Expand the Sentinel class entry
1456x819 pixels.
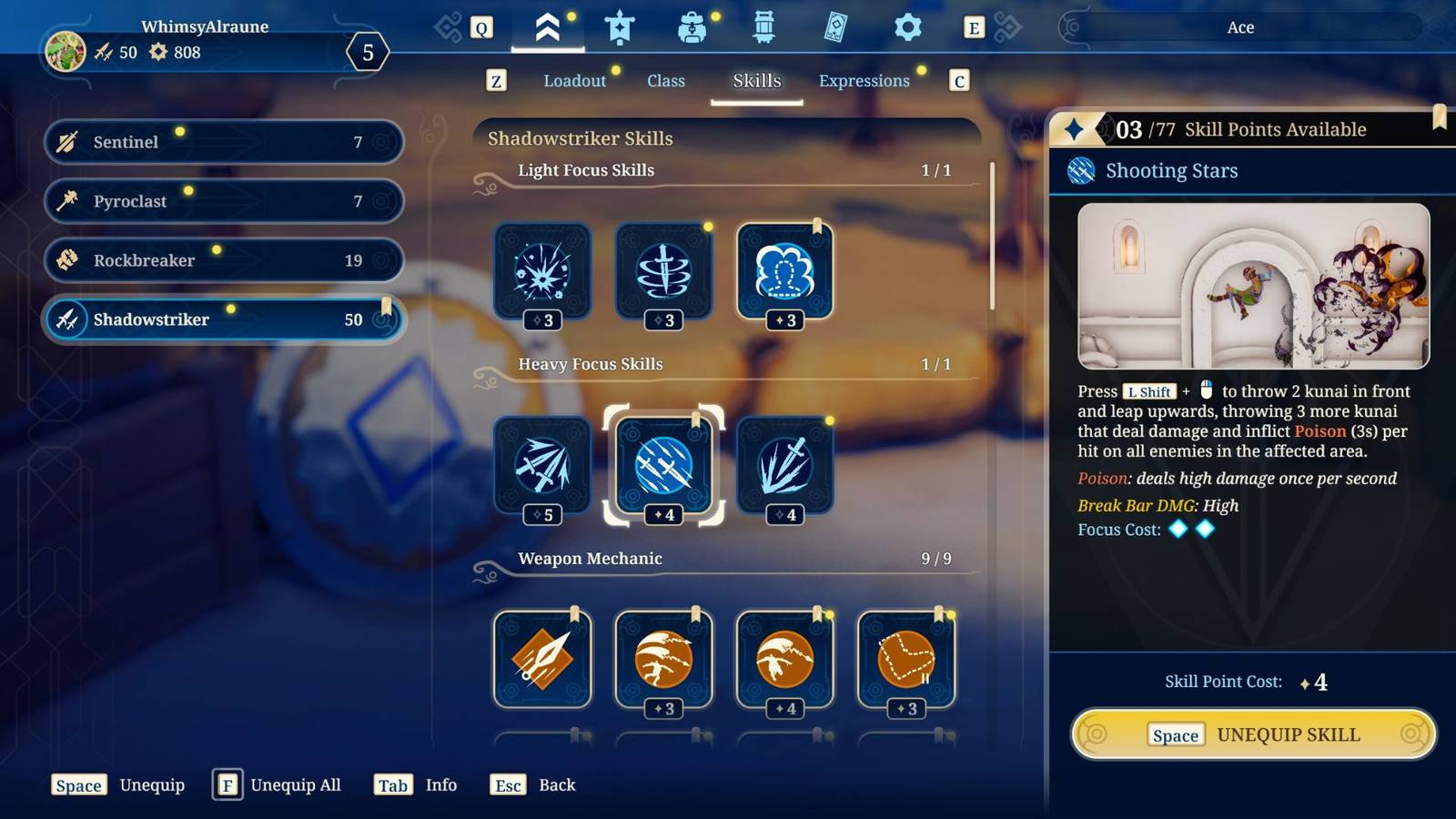223,142
